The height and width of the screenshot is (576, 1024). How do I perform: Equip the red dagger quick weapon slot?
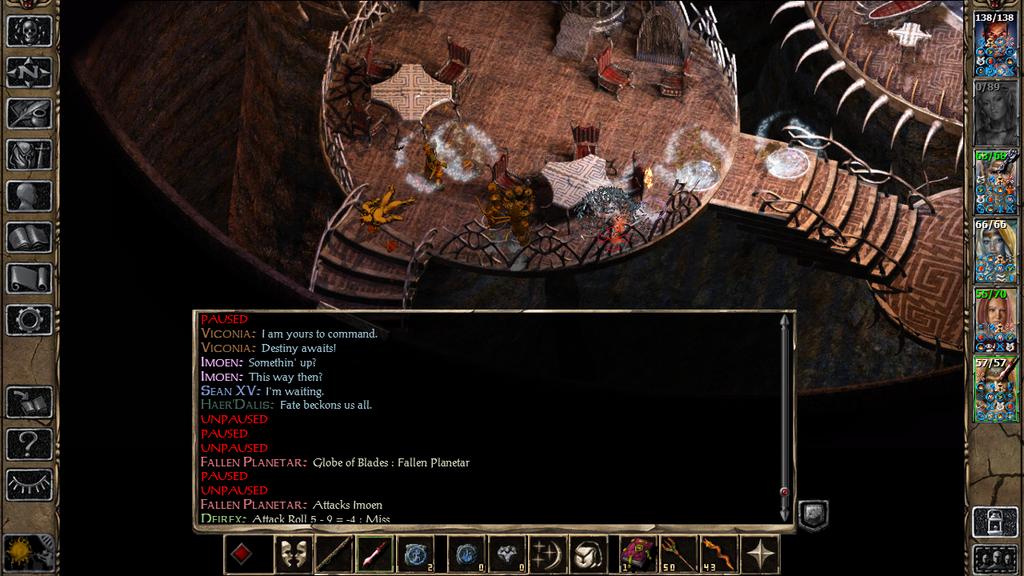(373, 554)
